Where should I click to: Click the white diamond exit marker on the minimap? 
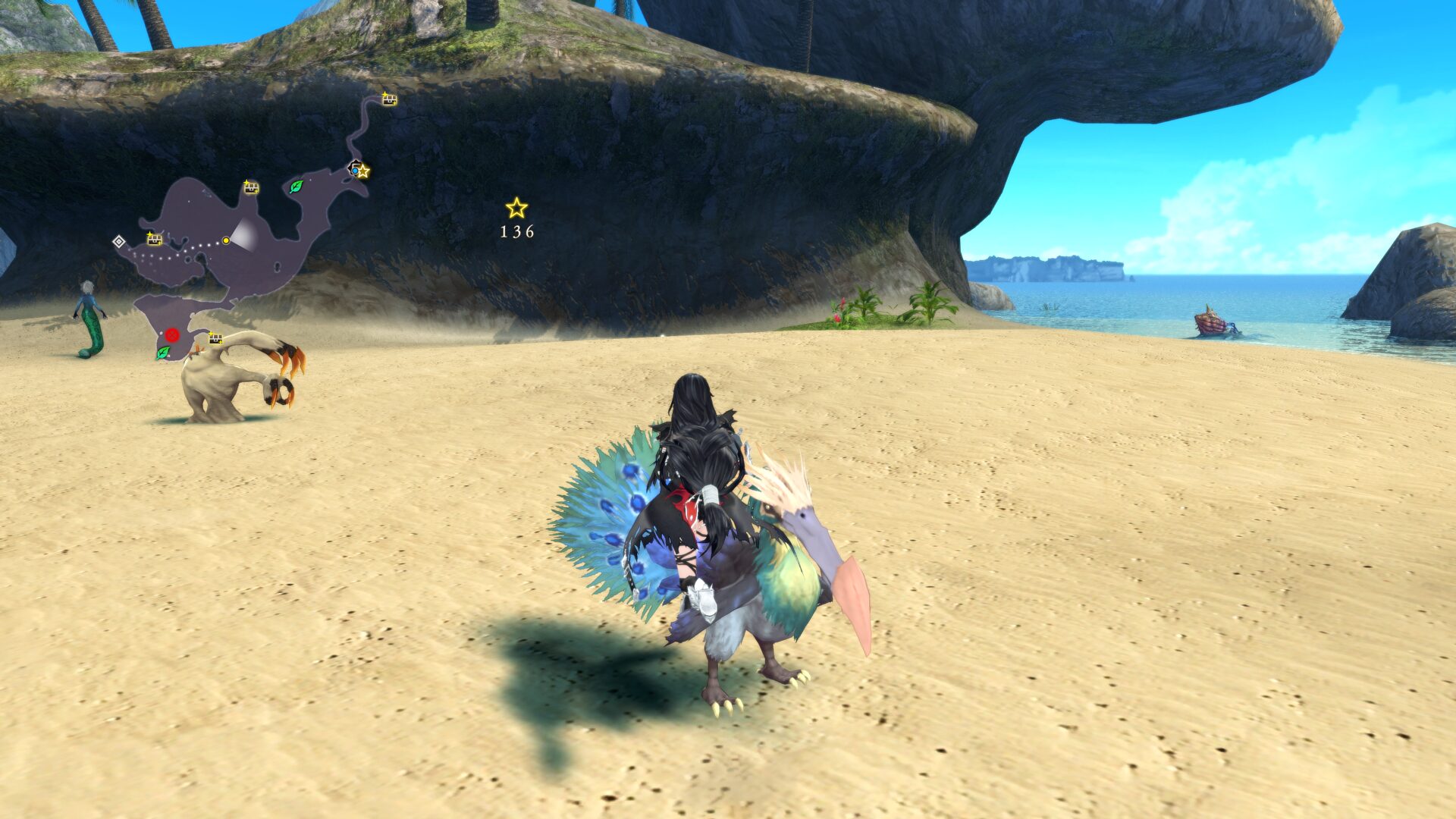pos(120,243)
